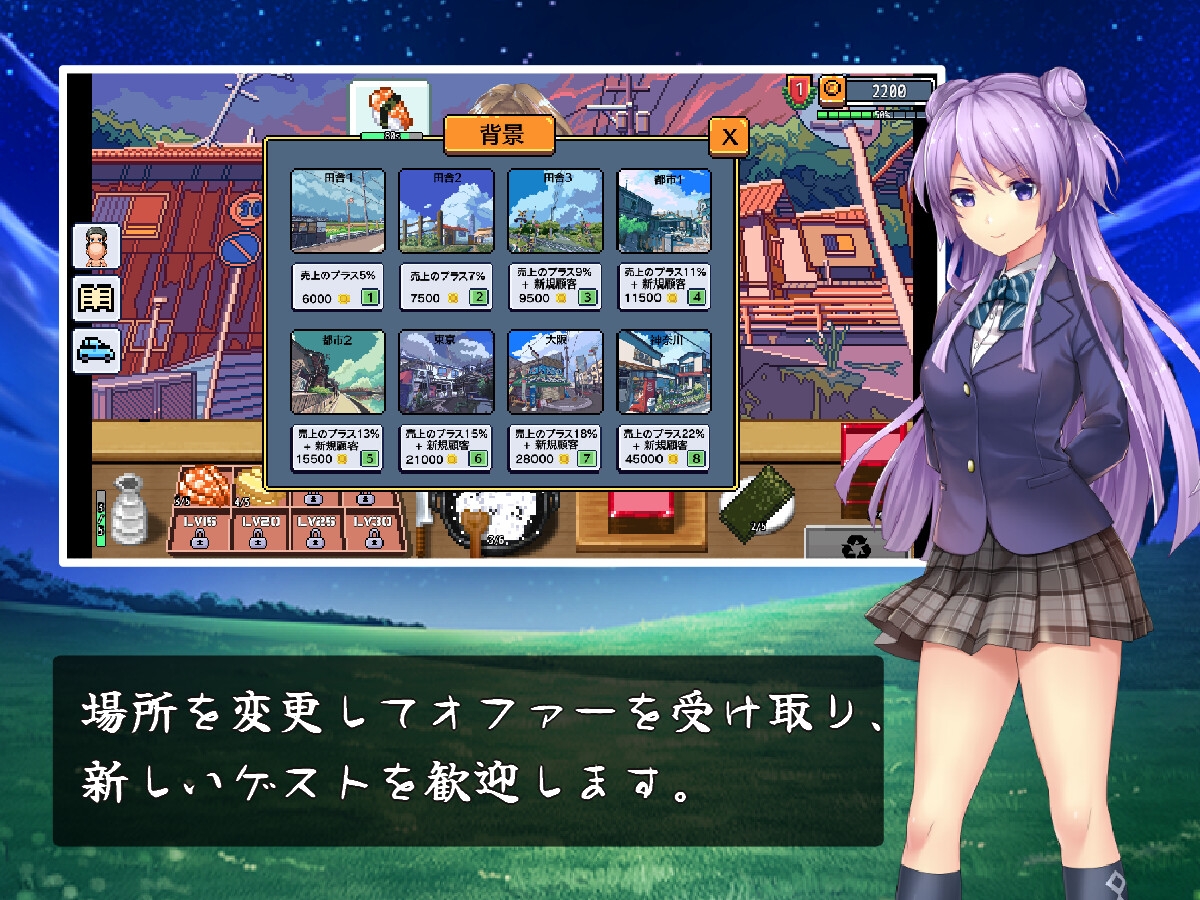Buy the 7500 coin background offer
The width and height of the screenshot is (1200, 900).
(x=446, y=286)
